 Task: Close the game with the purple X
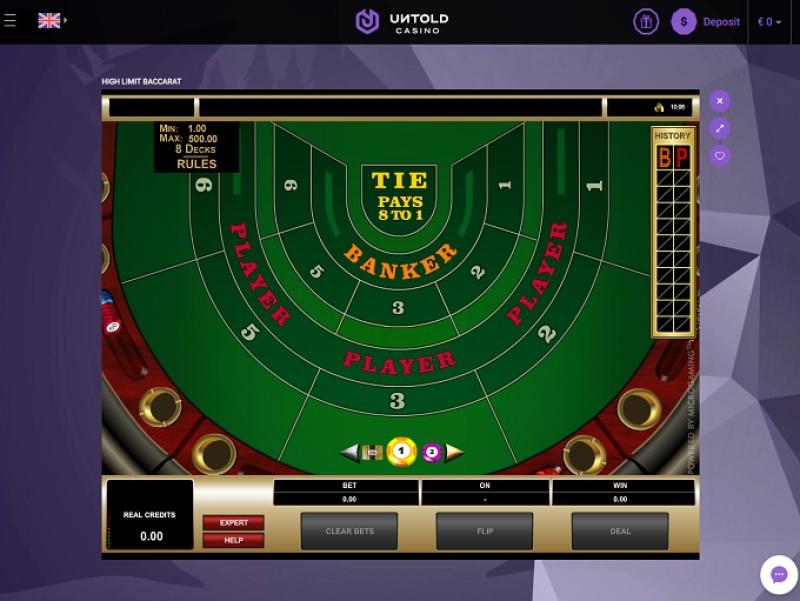(720, 101)
